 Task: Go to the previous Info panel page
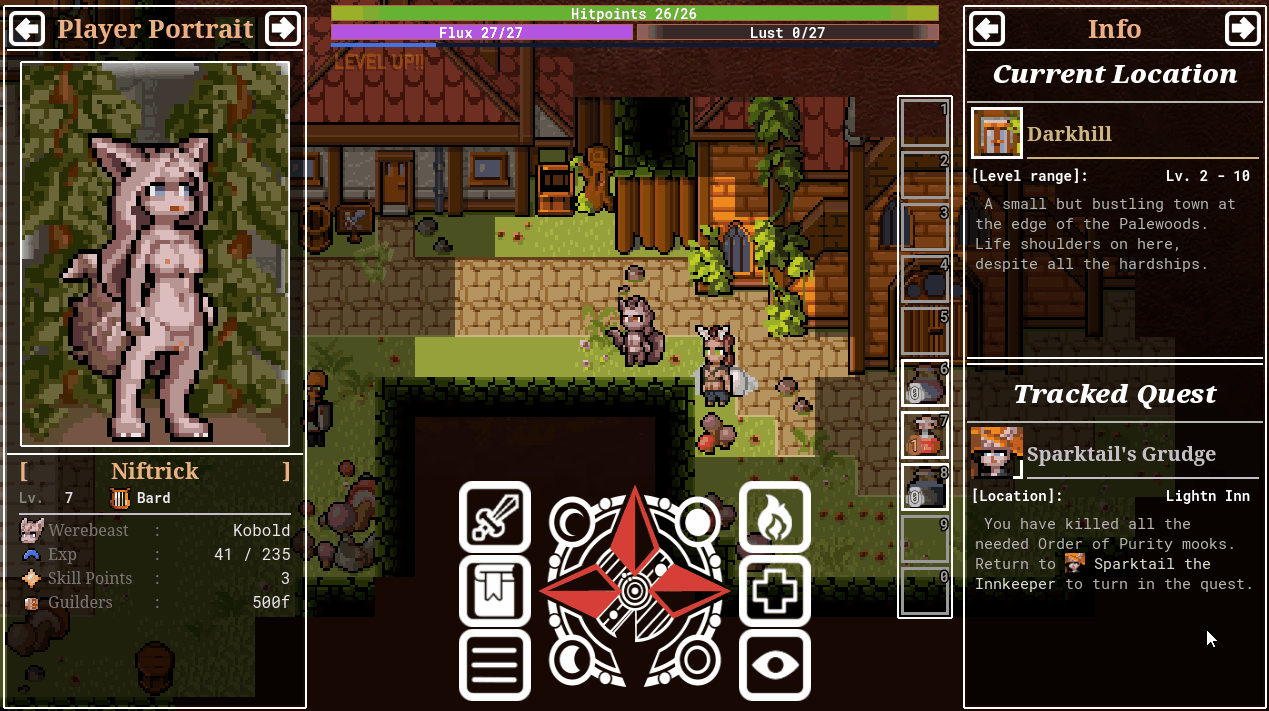tap(987, 29)
